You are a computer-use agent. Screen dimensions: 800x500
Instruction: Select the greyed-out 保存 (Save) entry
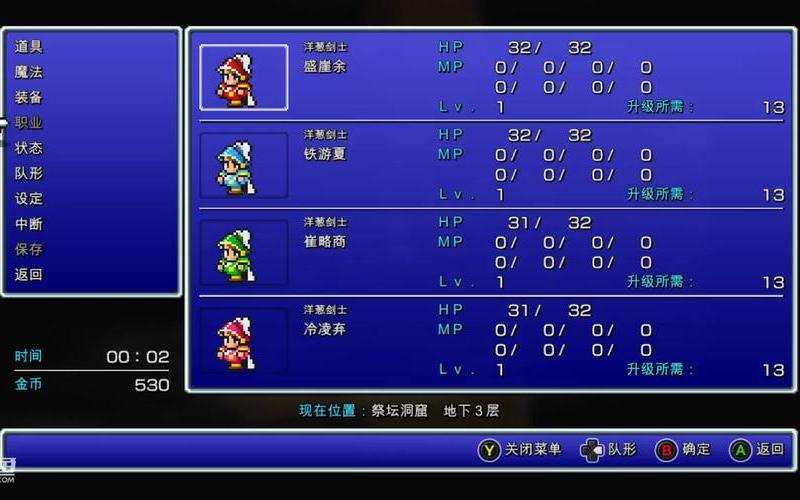(x=29, y=249)
